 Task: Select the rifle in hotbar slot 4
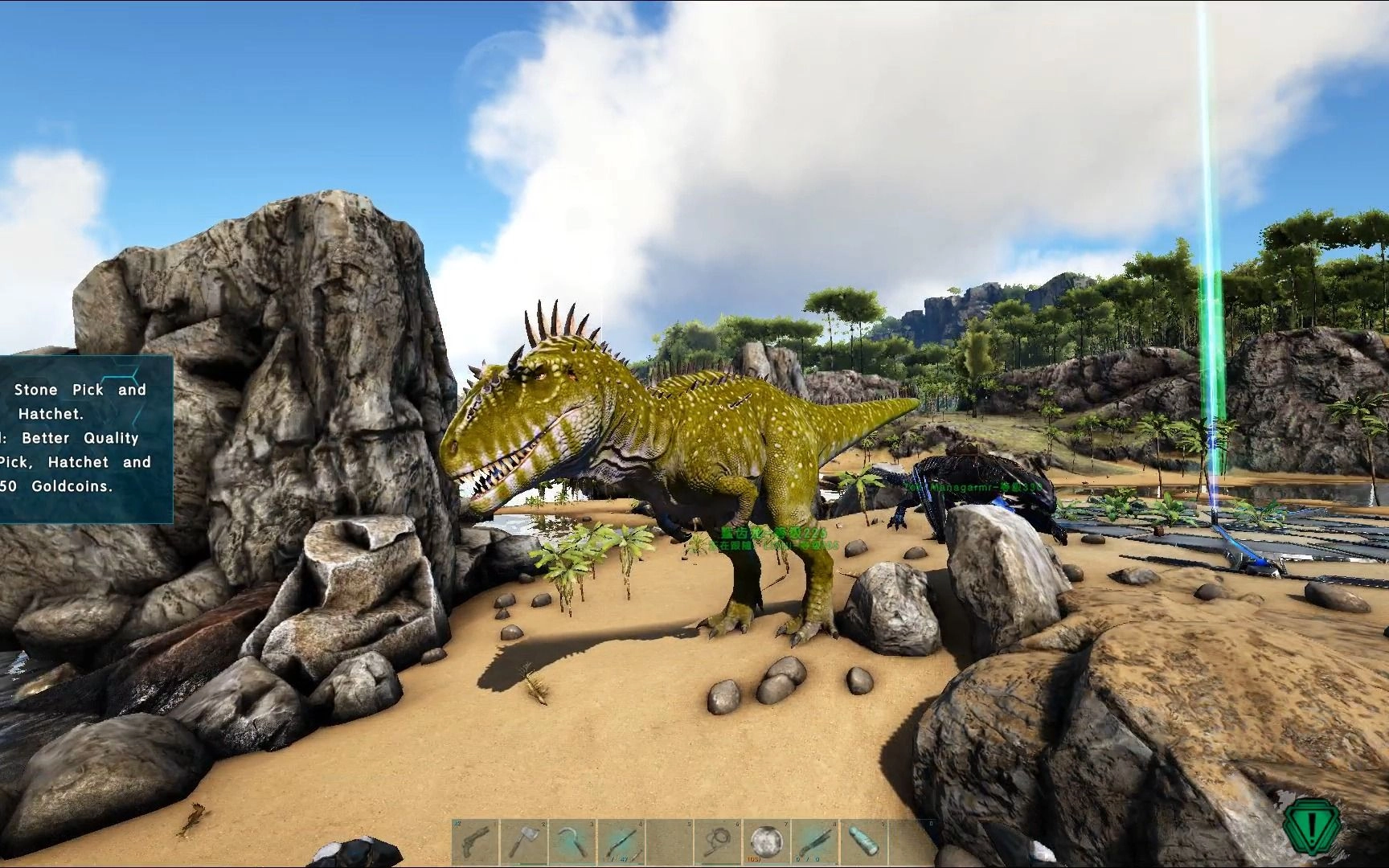click(620, 841)
